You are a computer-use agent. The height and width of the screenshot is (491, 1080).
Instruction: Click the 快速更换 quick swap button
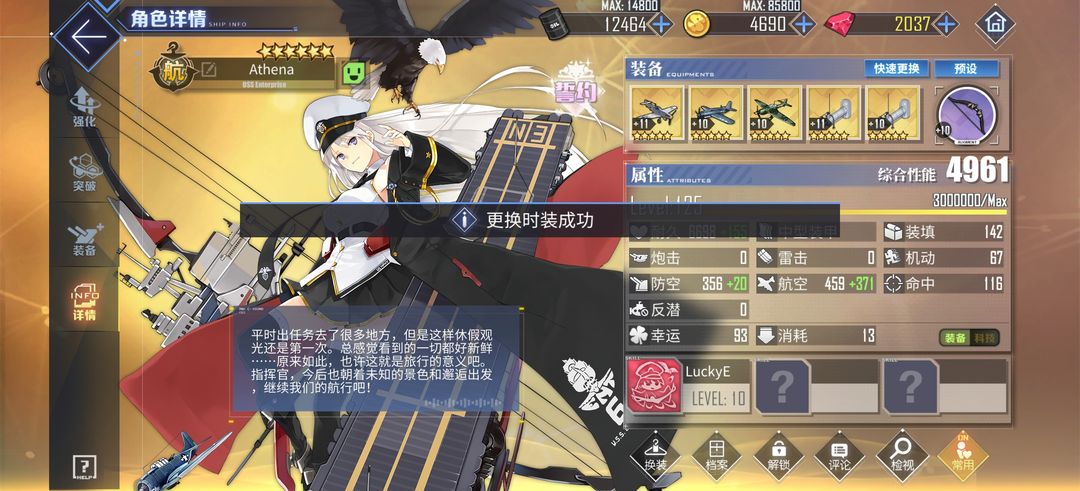click(x=897, y=69)
